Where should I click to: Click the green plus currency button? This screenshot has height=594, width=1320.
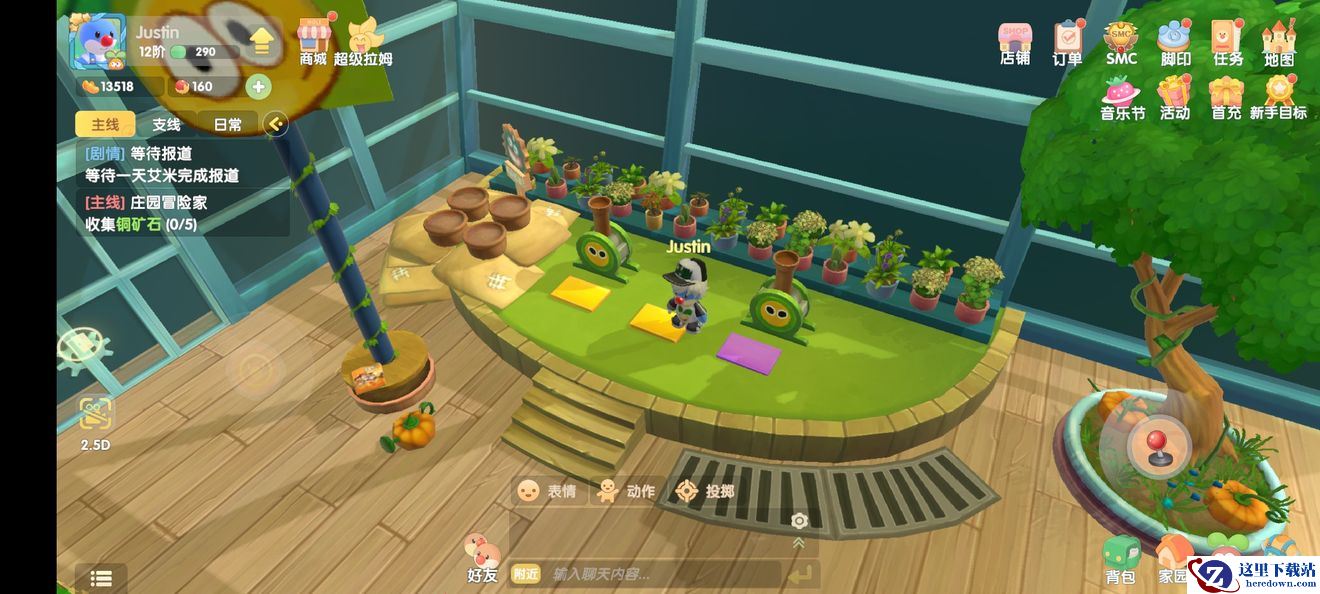(258, 87)
